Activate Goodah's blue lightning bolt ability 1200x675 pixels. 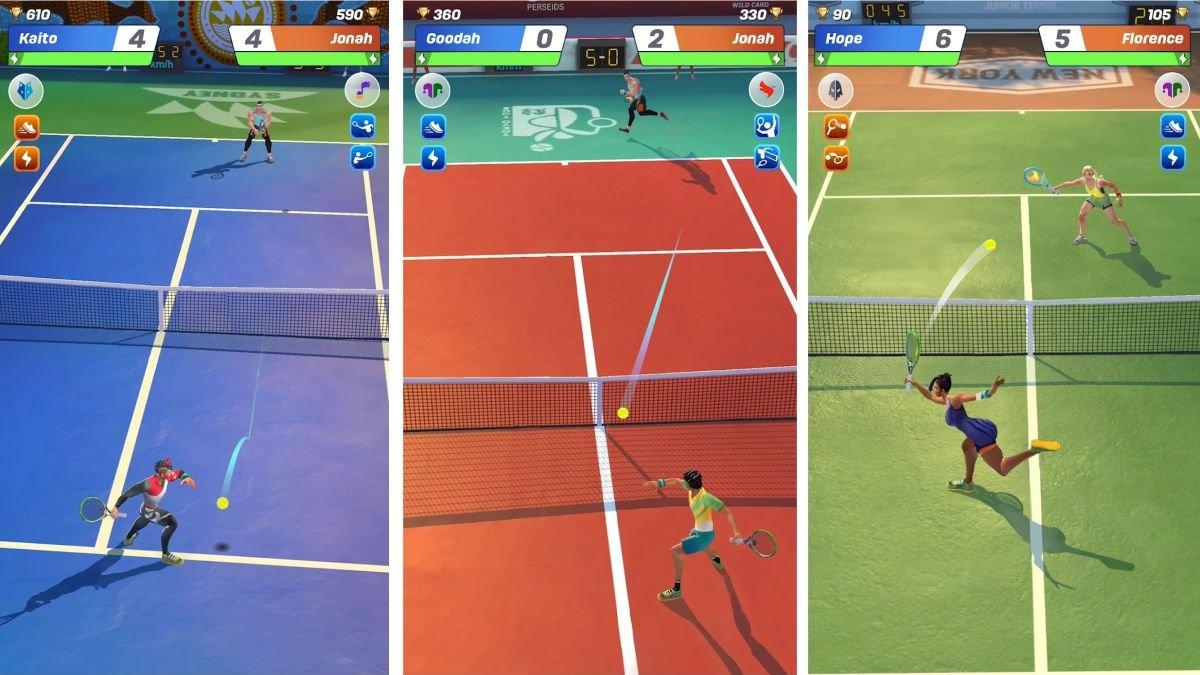pyautogui.click(x=433, y=158)
